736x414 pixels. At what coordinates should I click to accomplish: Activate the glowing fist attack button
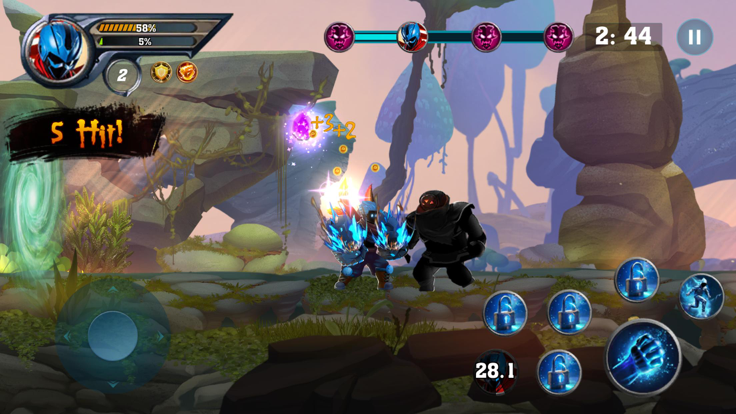[642, 357]
